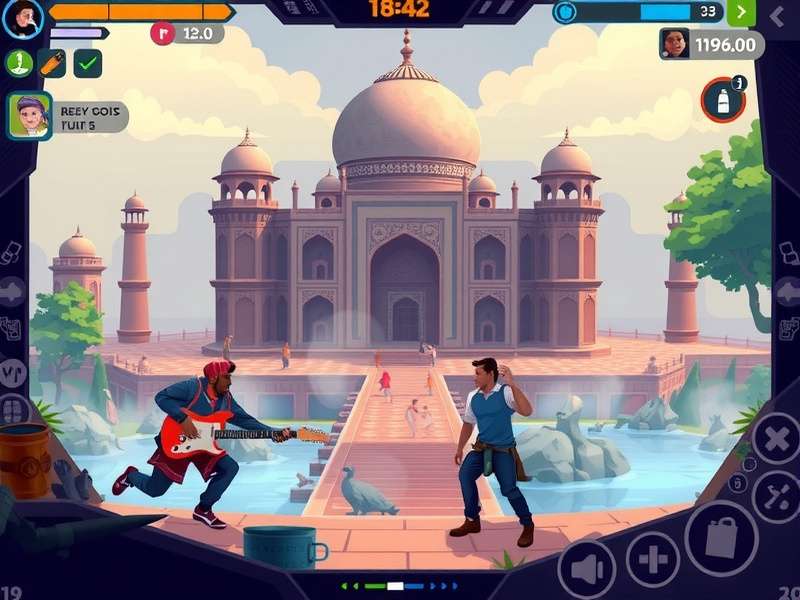Screen dimensions: 800x600
Task: Toggle sound with the speaker button
Action: point(586,569)
